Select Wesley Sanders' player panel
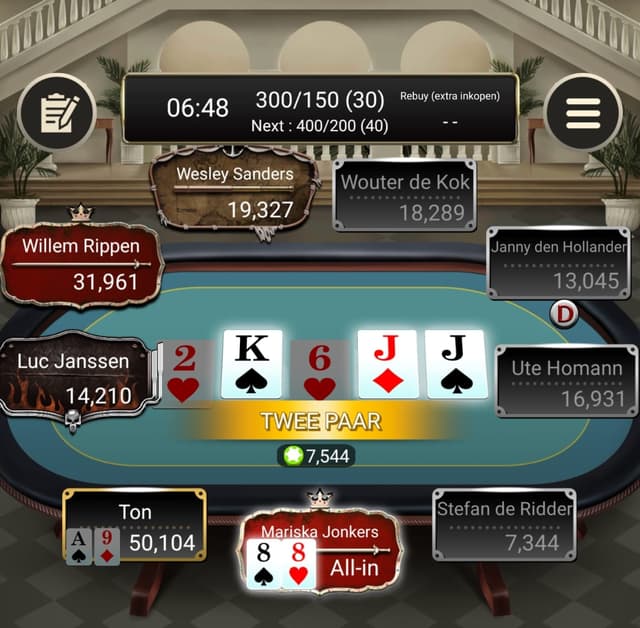 coord(235,193)
